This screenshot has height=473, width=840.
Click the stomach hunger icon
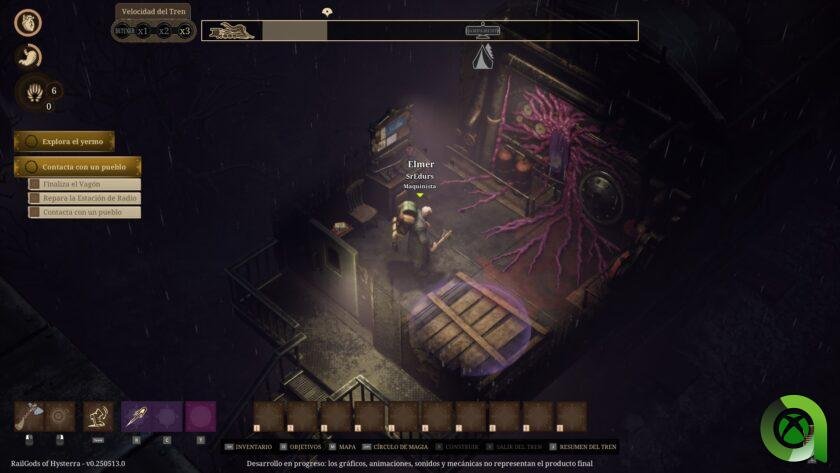click(x=28, y=56)
